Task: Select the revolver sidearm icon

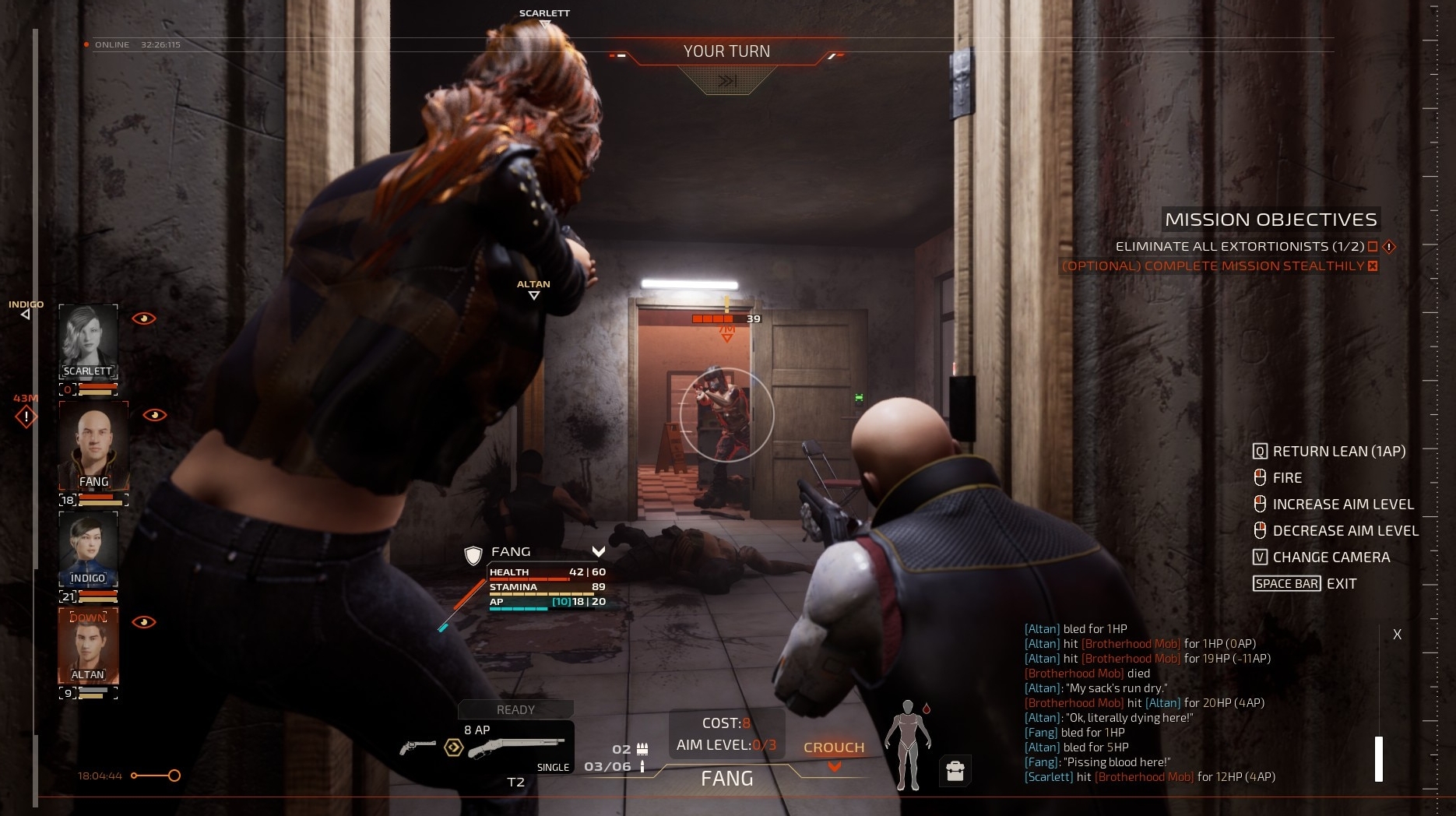Action: point(417,747)
